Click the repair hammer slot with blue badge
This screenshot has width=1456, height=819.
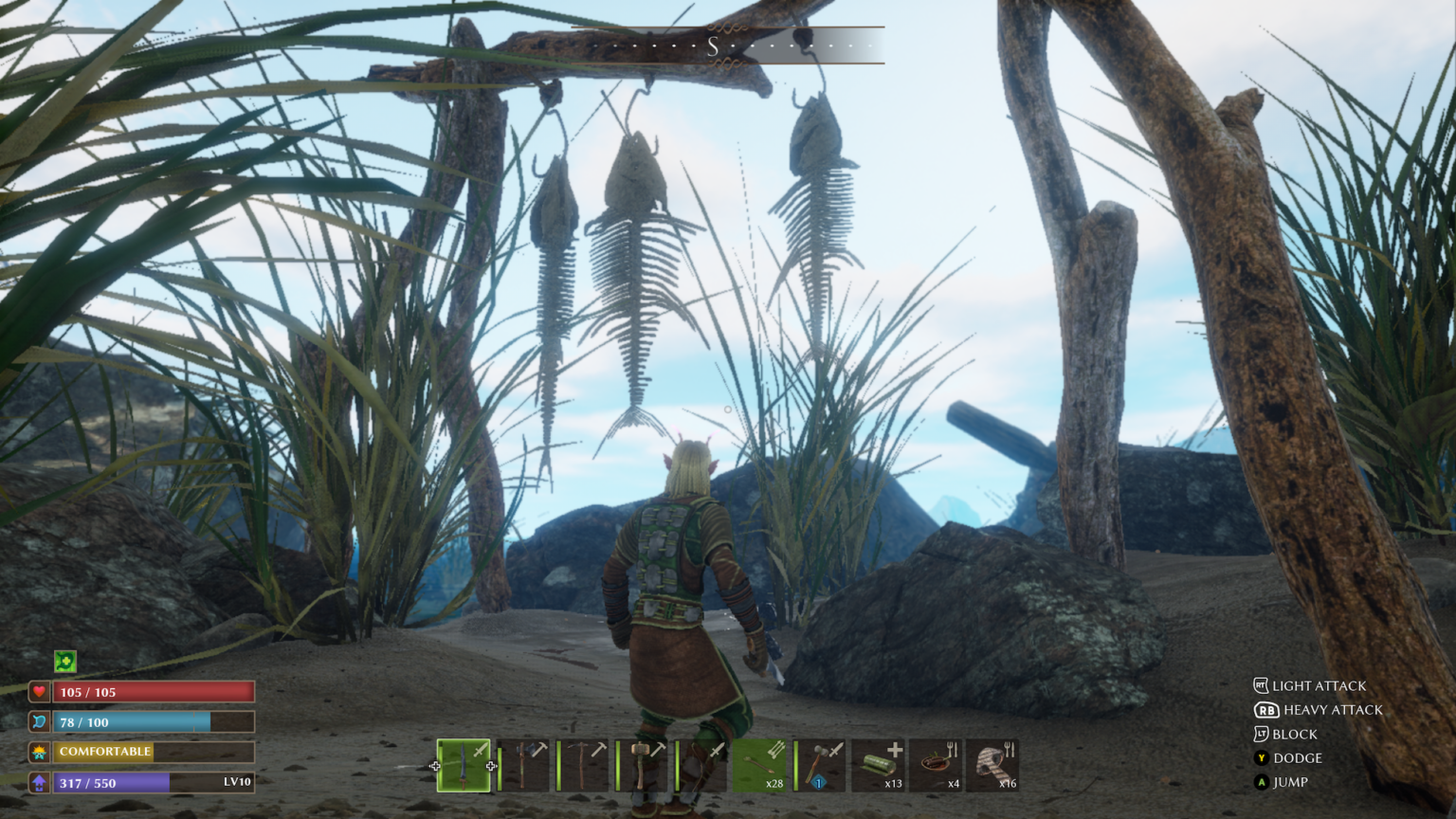coord(821,764)
